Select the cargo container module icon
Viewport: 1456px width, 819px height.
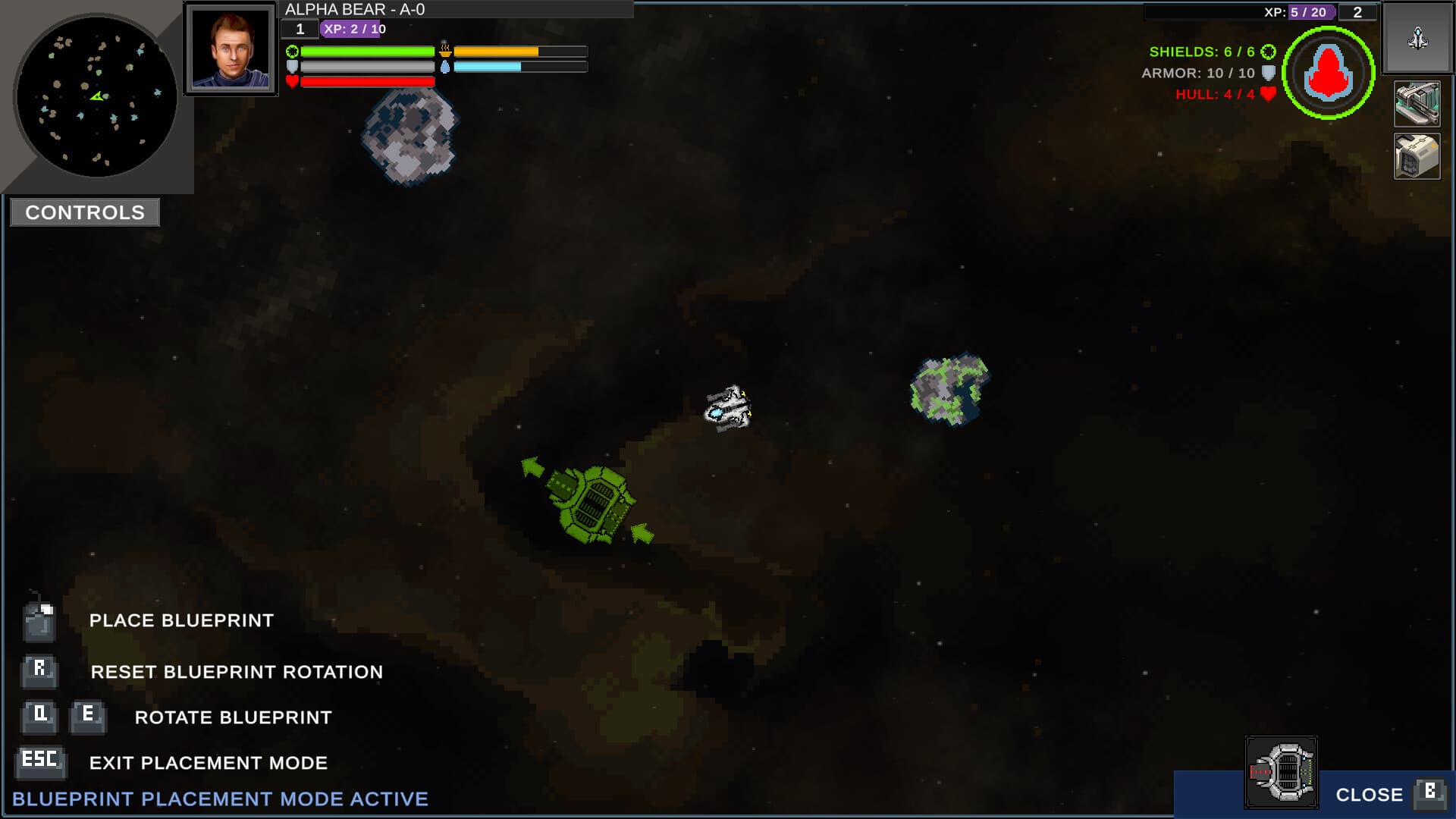pyautogui.click(x=1417, y=155)
